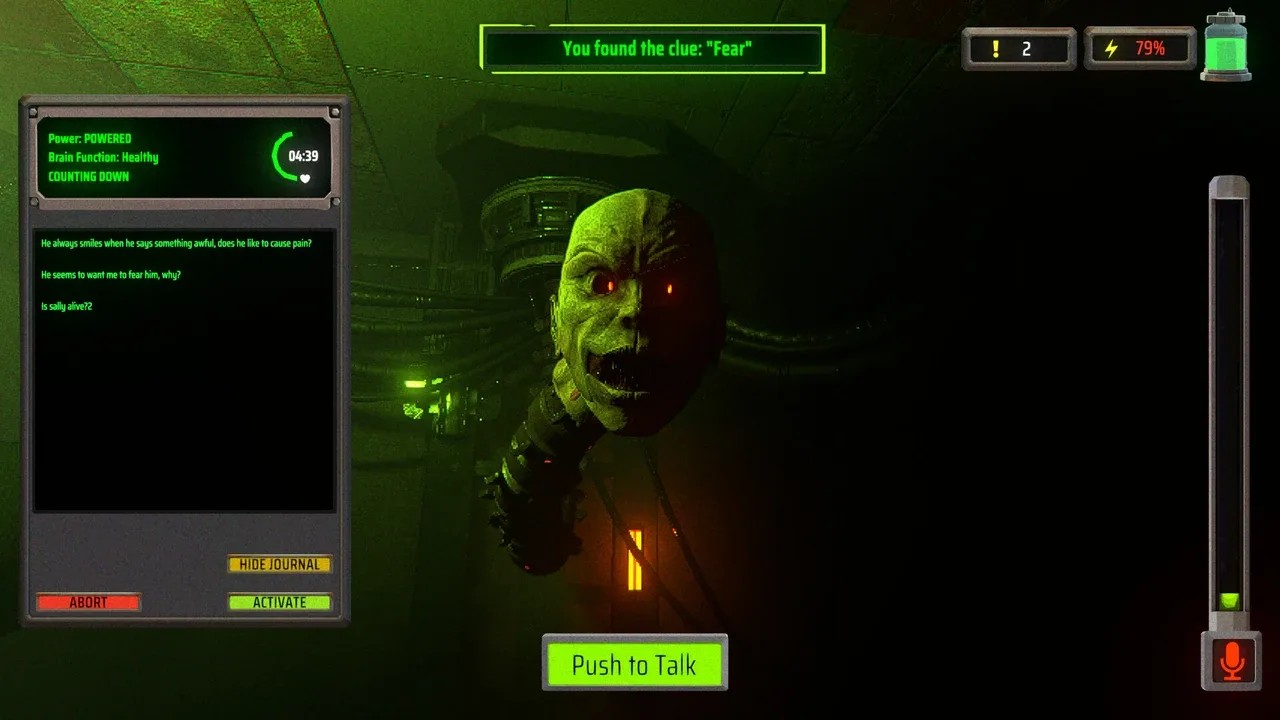Select the journal note about Sally

point(67,306)
